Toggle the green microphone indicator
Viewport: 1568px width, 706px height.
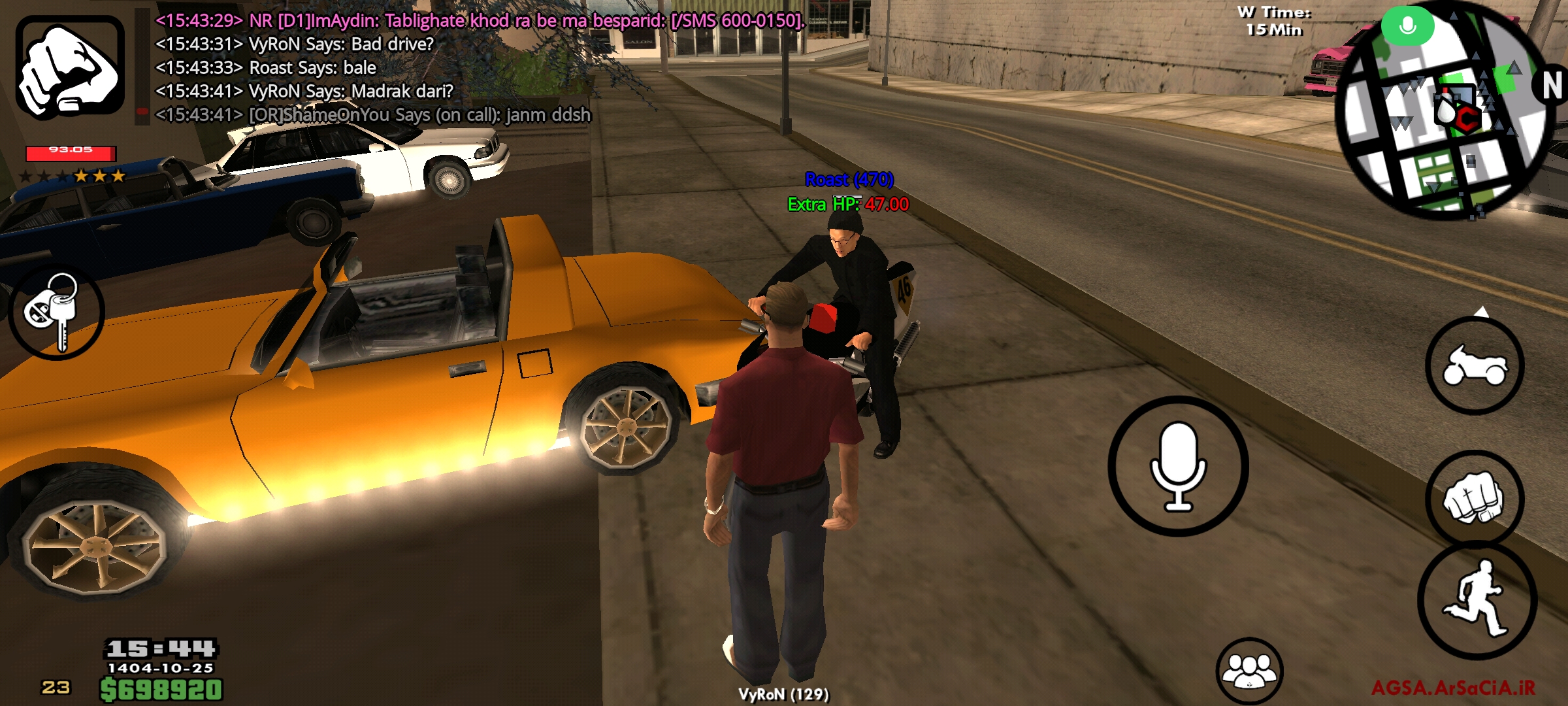(1407, 26)
